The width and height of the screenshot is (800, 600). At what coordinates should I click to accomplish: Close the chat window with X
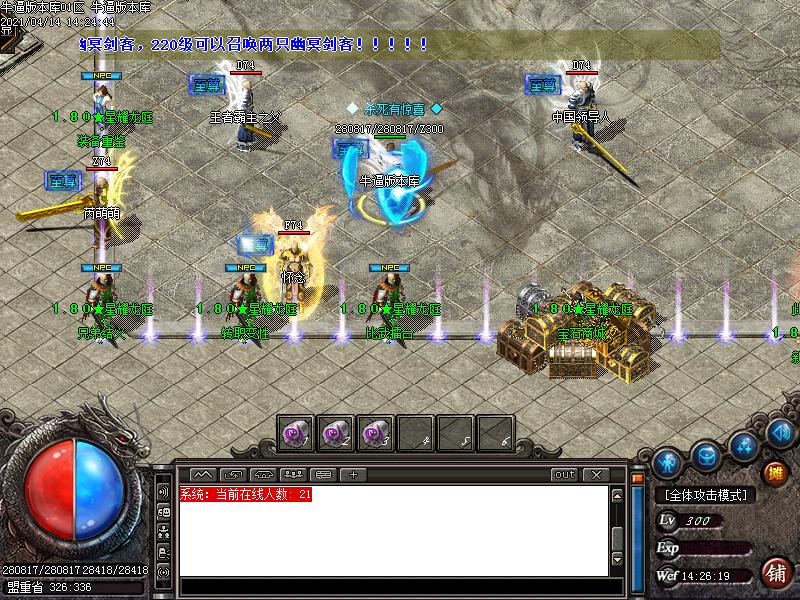tap(596, 474)
